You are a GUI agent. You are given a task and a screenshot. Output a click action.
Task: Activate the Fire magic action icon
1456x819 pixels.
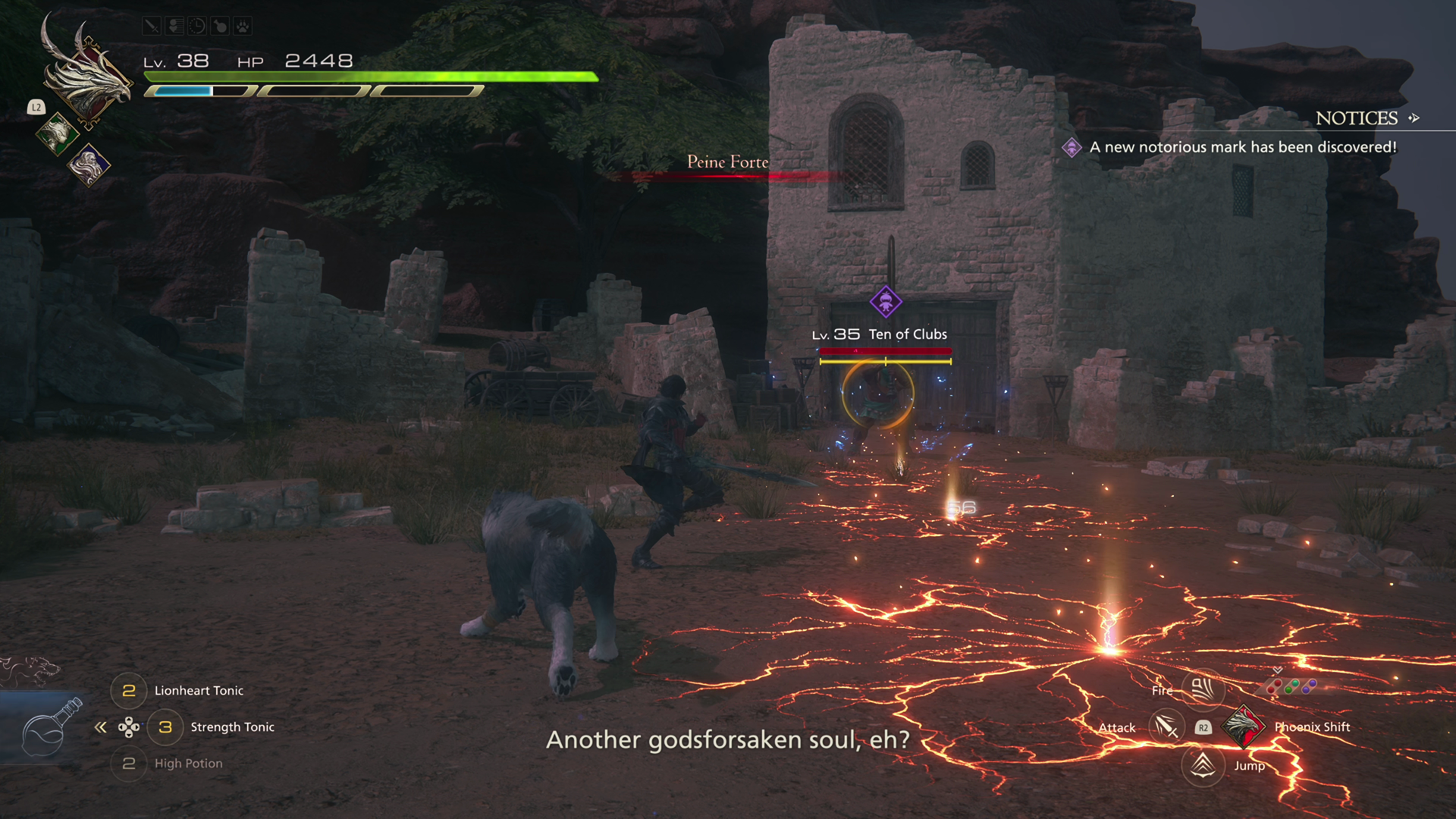(x=1203, y=689)
